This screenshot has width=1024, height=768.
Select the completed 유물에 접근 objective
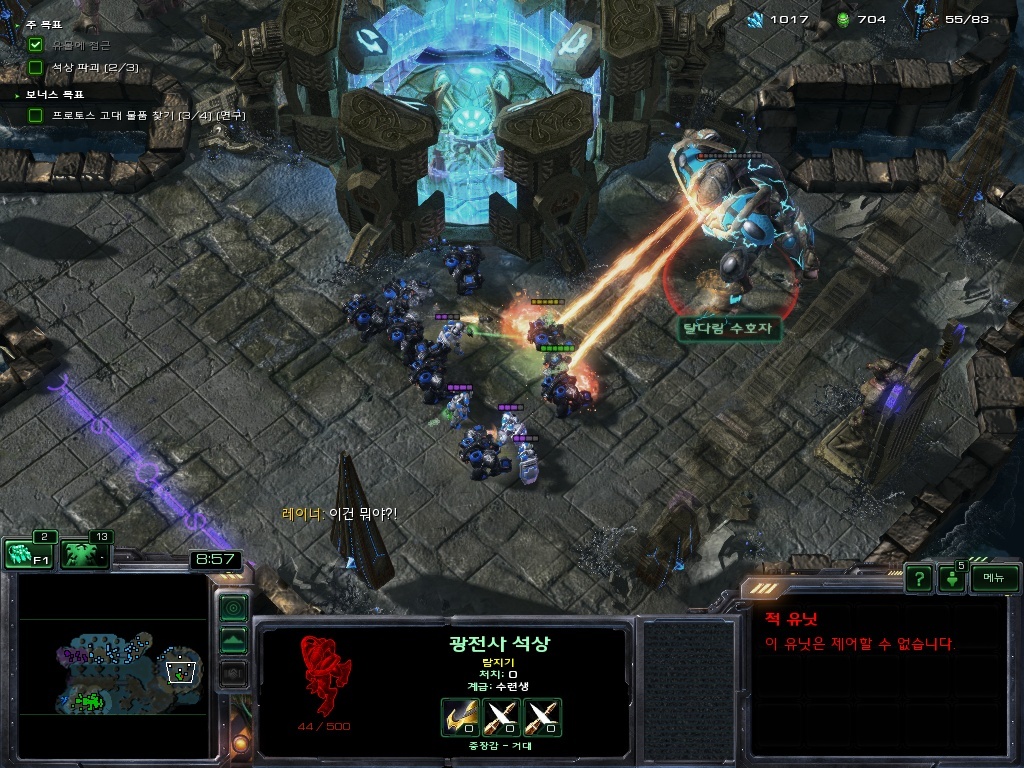tap(80, 45)
